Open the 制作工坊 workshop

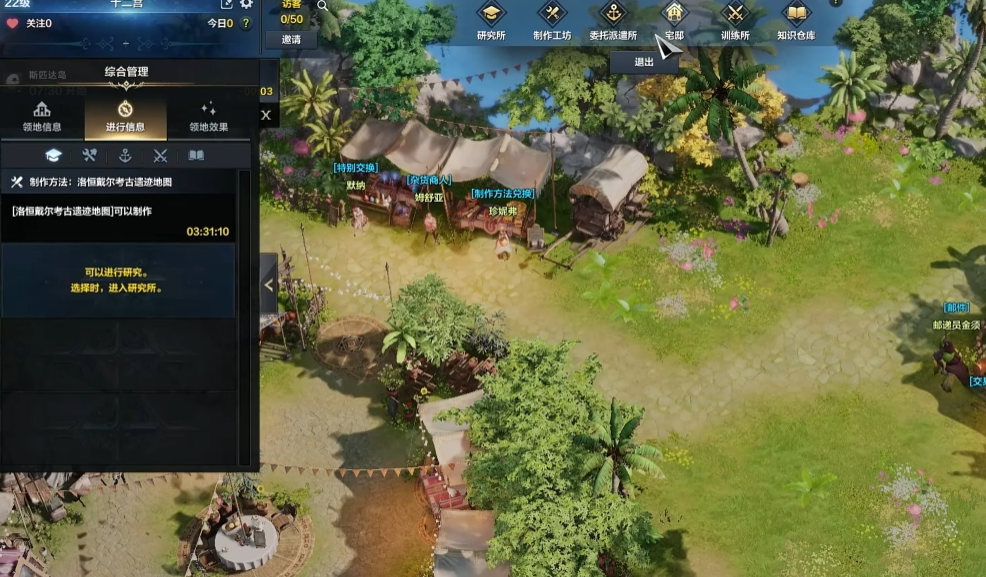pyautogui.click(x=552, y=20)
